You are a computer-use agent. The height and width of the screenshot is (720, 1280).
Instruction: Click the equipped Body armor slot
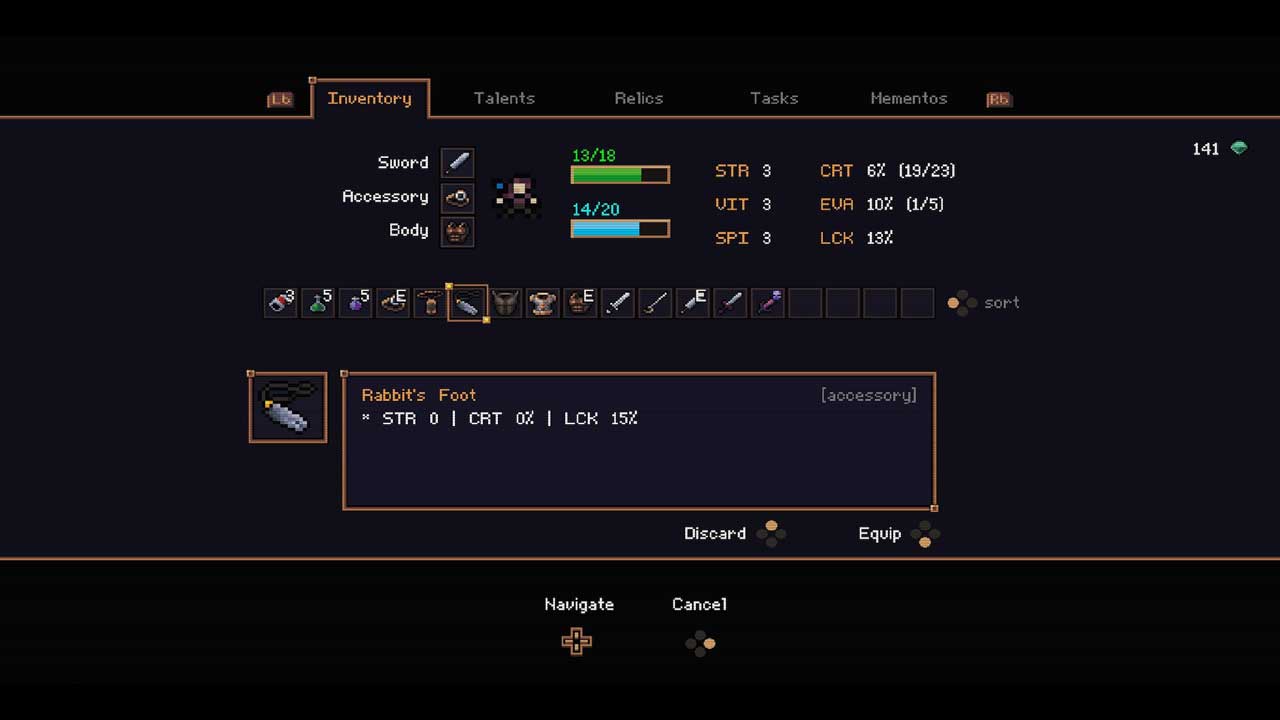[x=457, y=231]
